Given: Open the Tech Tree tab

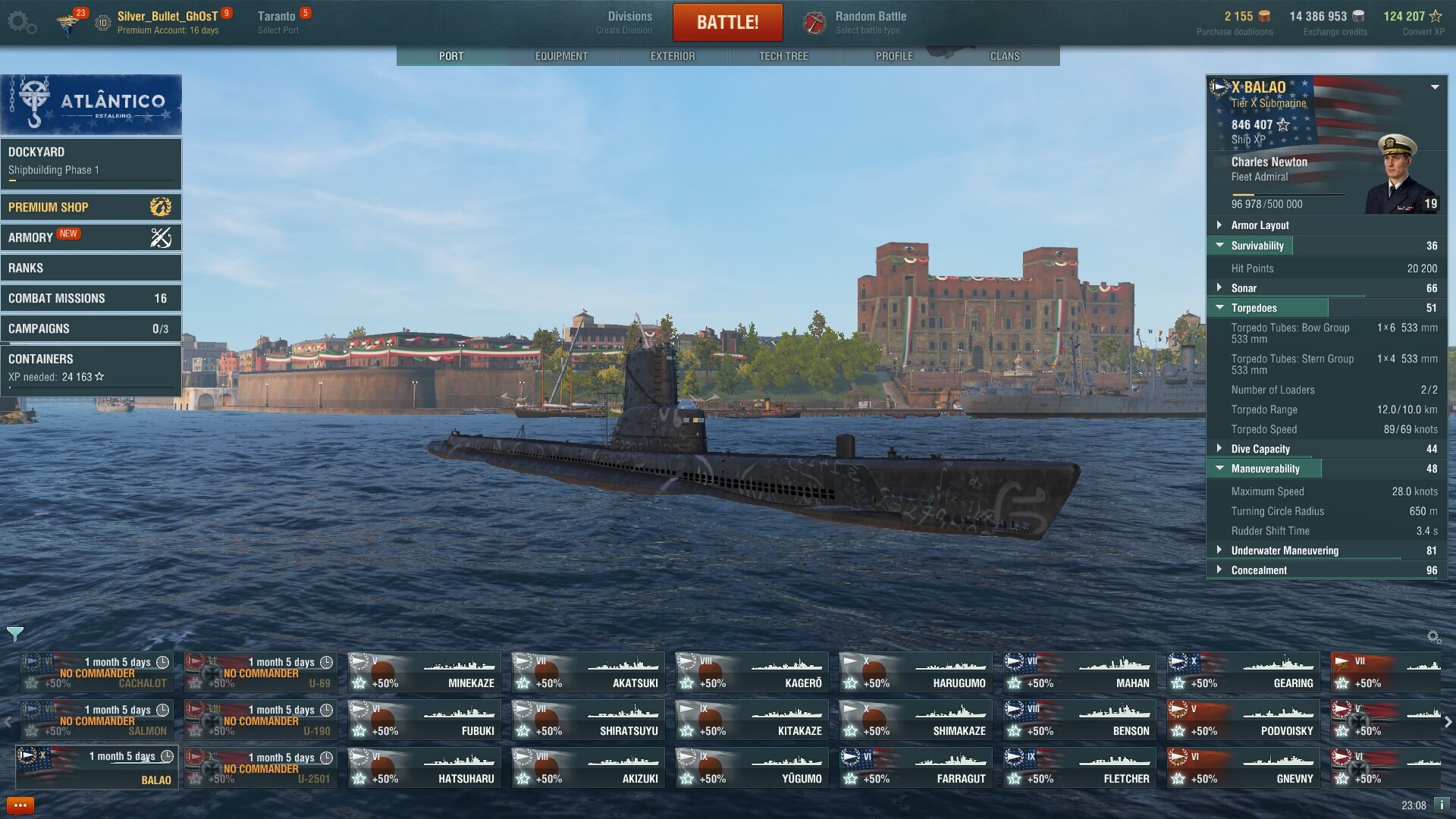Looking at the screenshot, I should (x=783, y=56).
